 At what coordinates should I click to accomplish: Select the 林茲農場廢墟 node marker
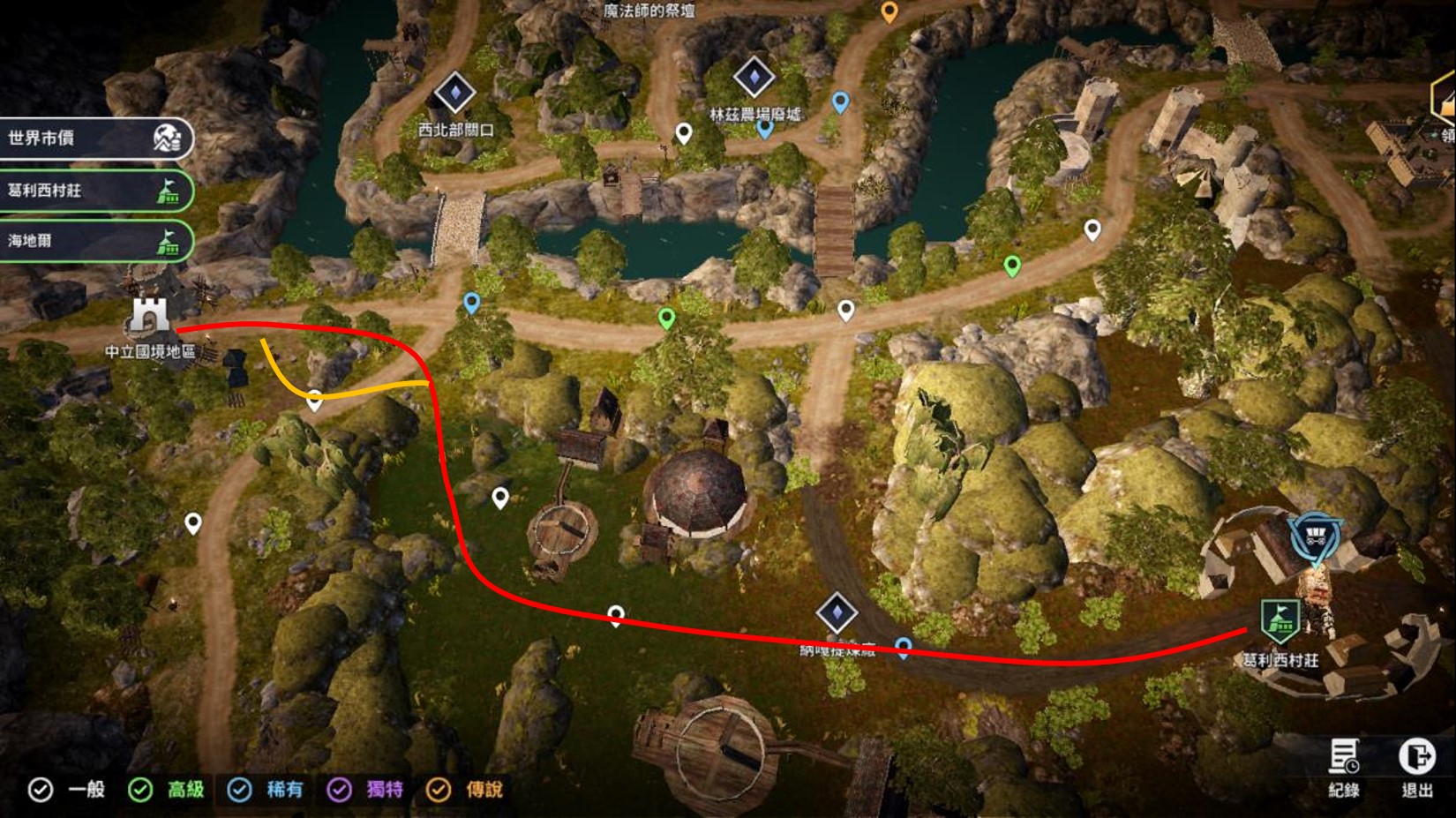(754, 78)
